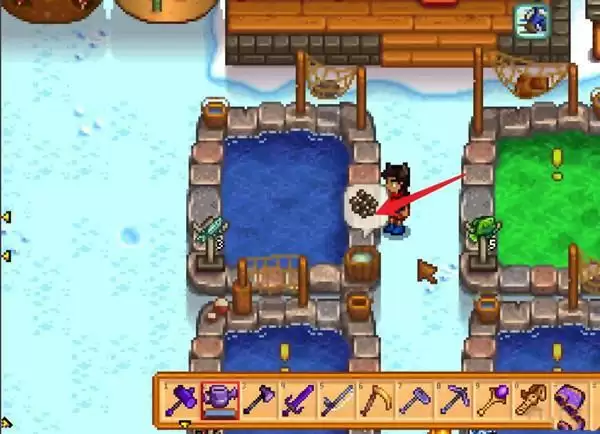
Task: Switch to the silver-blue blade slot
Action: tap(335, 401)
